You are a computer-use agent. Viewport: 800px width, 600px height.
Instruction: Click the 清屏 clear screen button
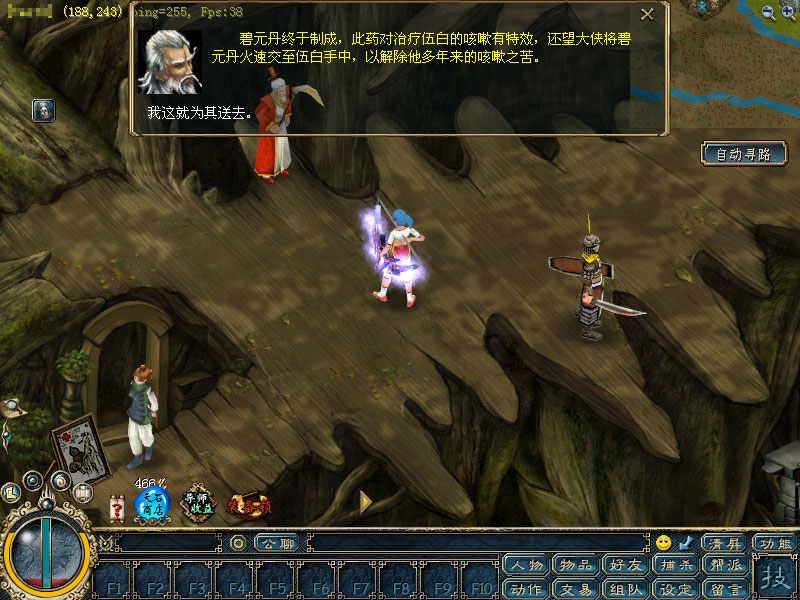pyautogui.click(x=724, y=543)
